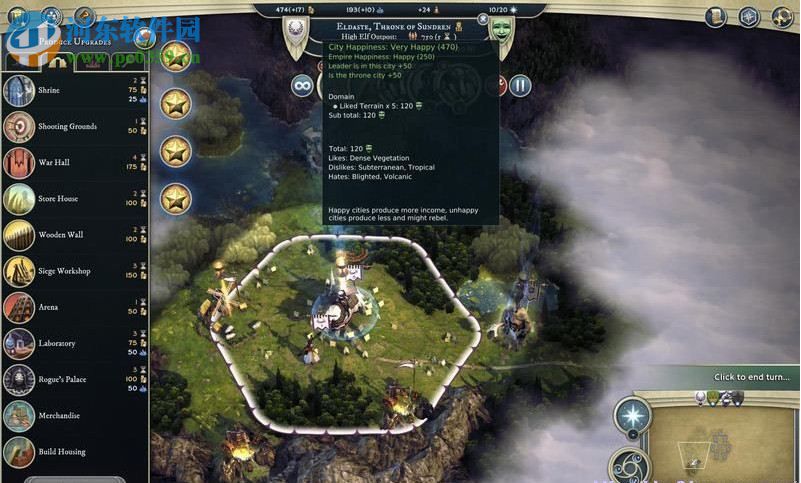Choose the Arena upgrade
This screenshot has height=483, width=801.
(x=75, y=307)
